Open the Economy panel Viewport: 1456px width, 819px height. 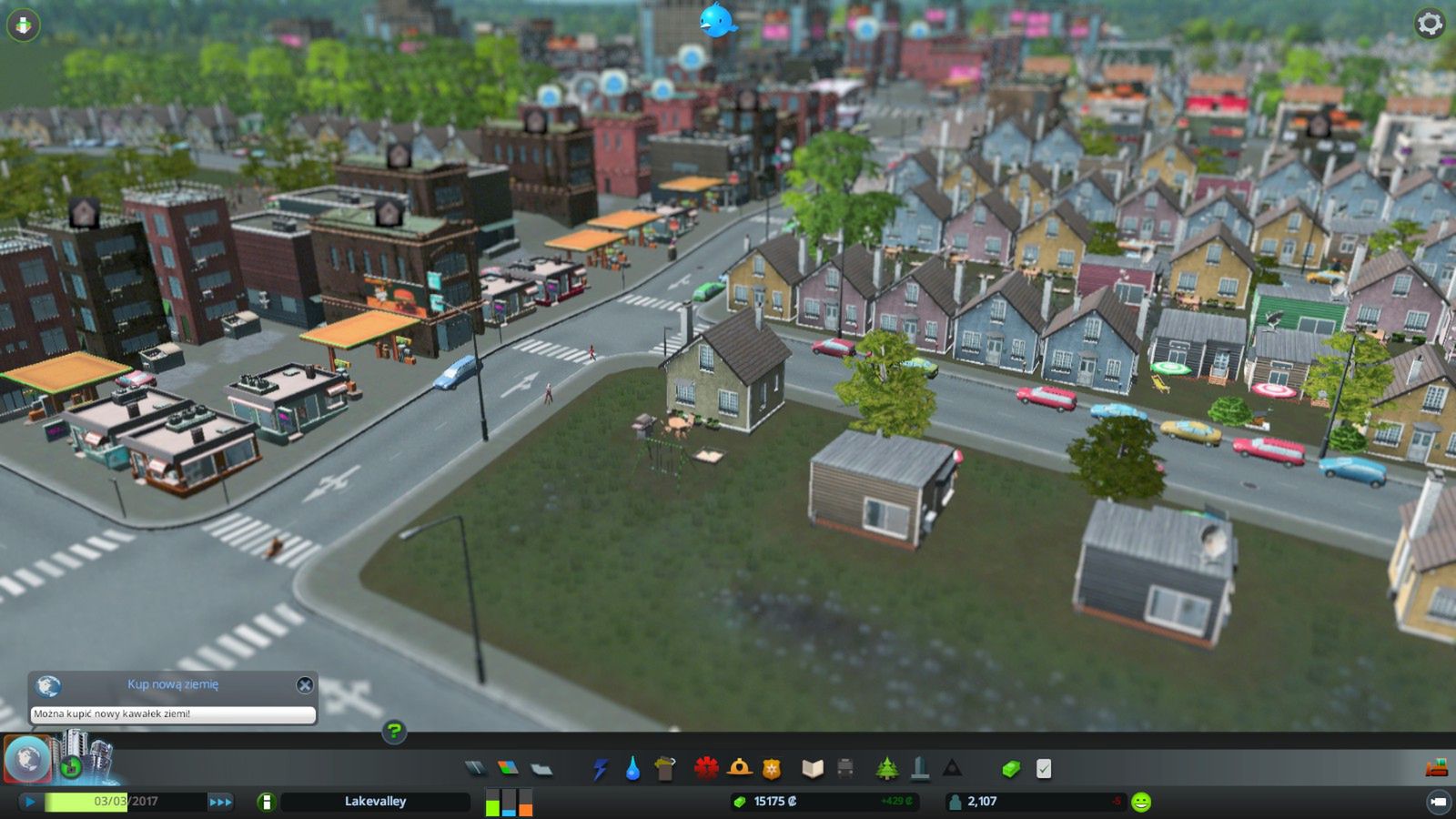pyautogui.click(x=1010, y=769)
